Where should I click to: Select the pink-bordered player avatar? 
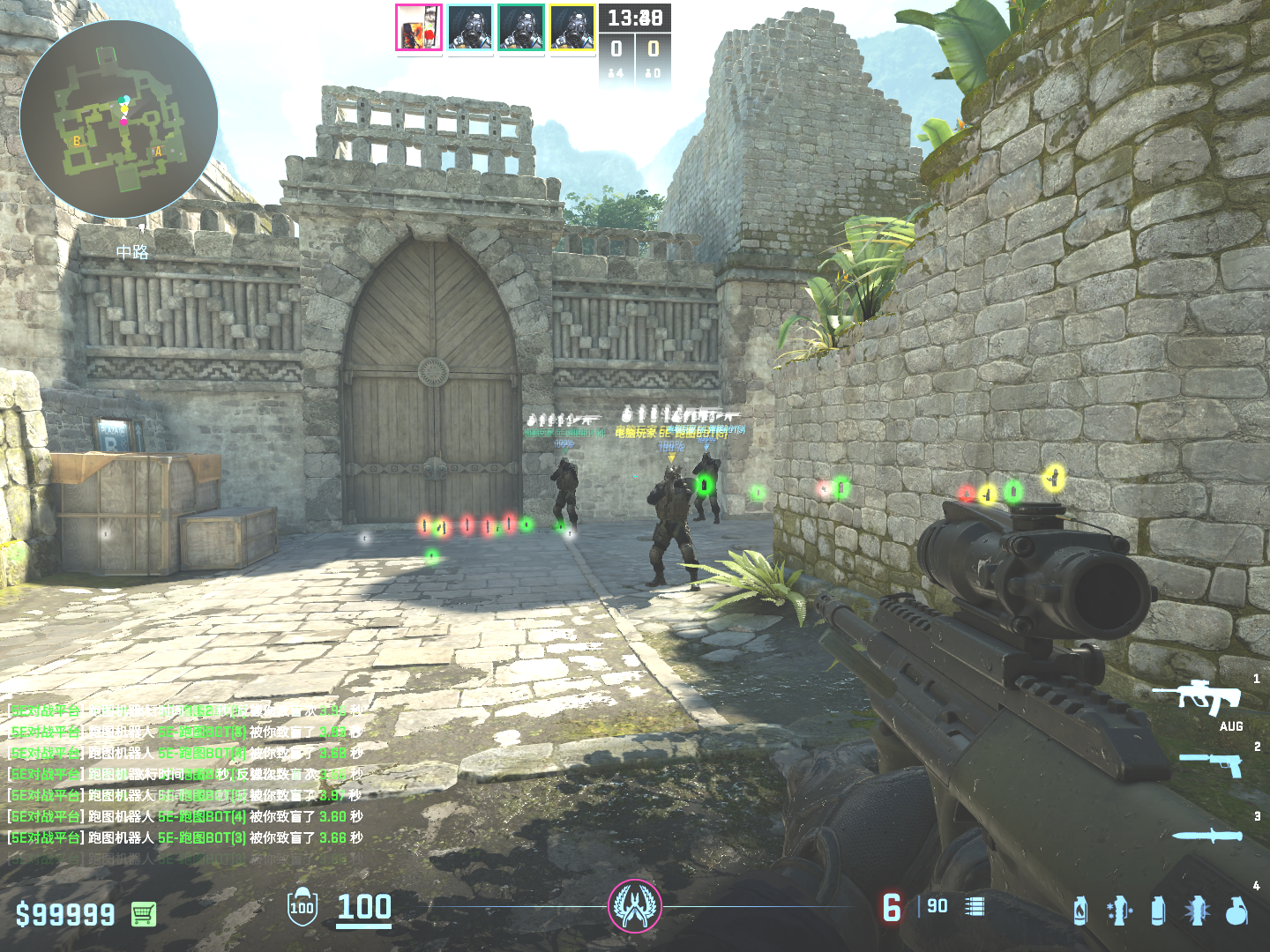(419, 27)
